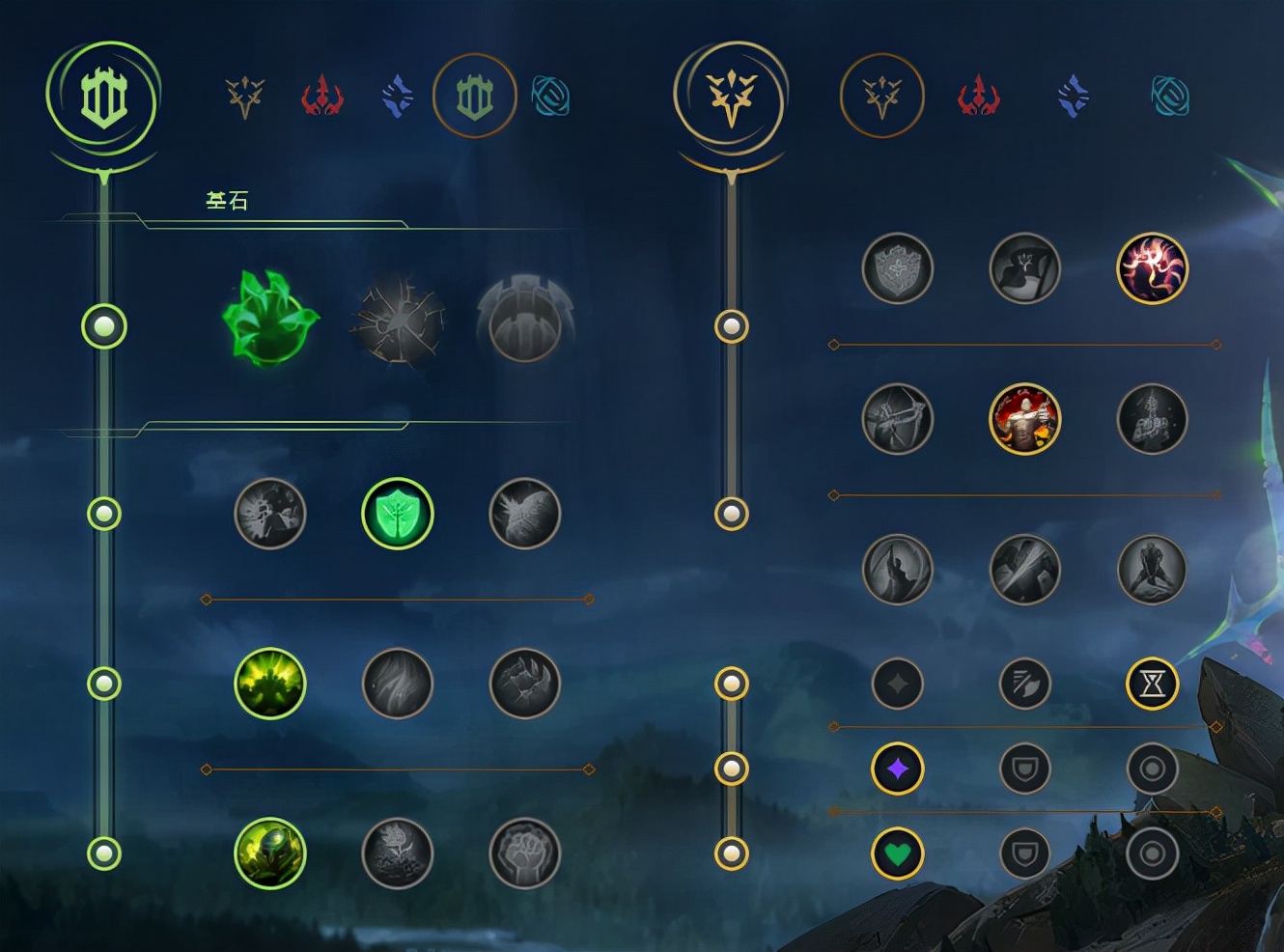This screenshot has height=952, width=1284.
Task: Select the Grasp of the Undying keystone
Action: click(x=270, y=318)
